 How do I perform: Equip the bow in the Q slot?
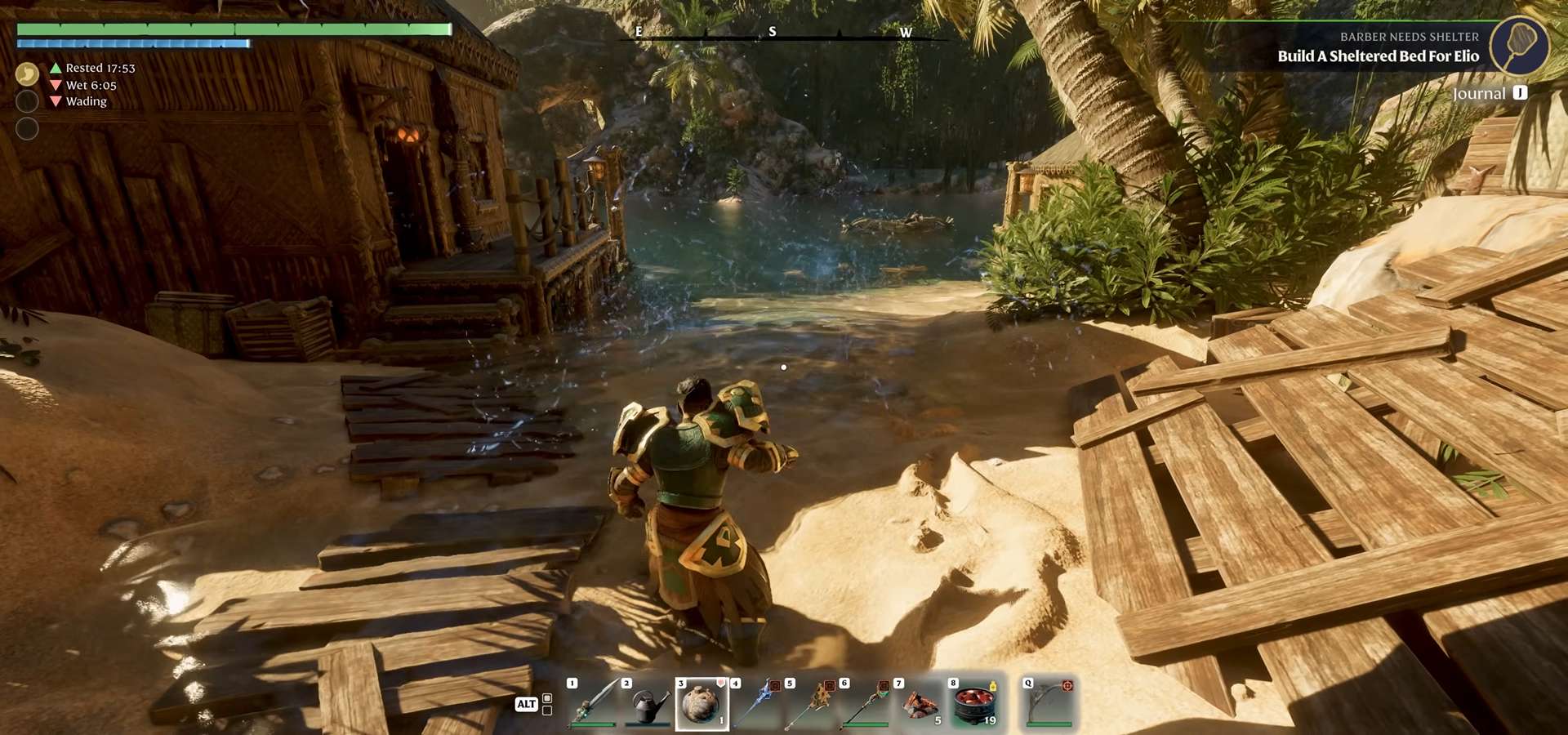coord(1049,703)
